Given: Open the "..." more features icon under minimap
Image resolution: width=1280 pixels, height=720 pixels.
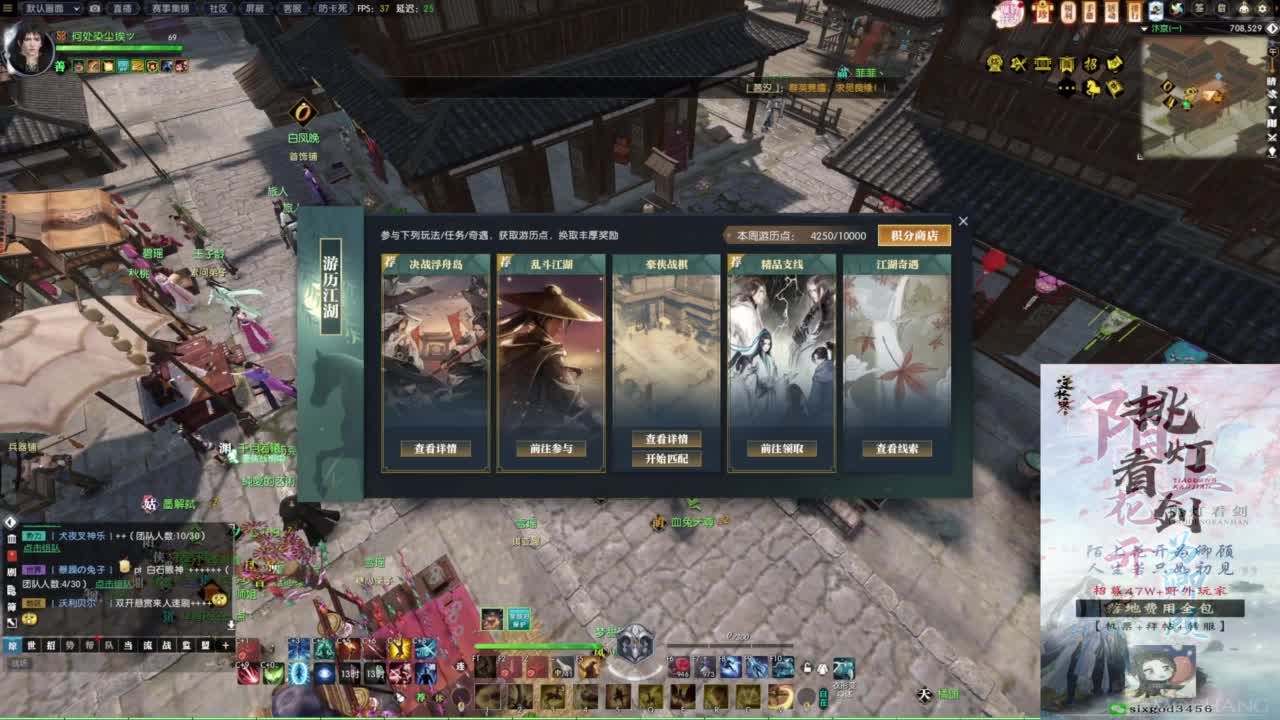Looking at the screenshot, I should (x=1066, y=88).
